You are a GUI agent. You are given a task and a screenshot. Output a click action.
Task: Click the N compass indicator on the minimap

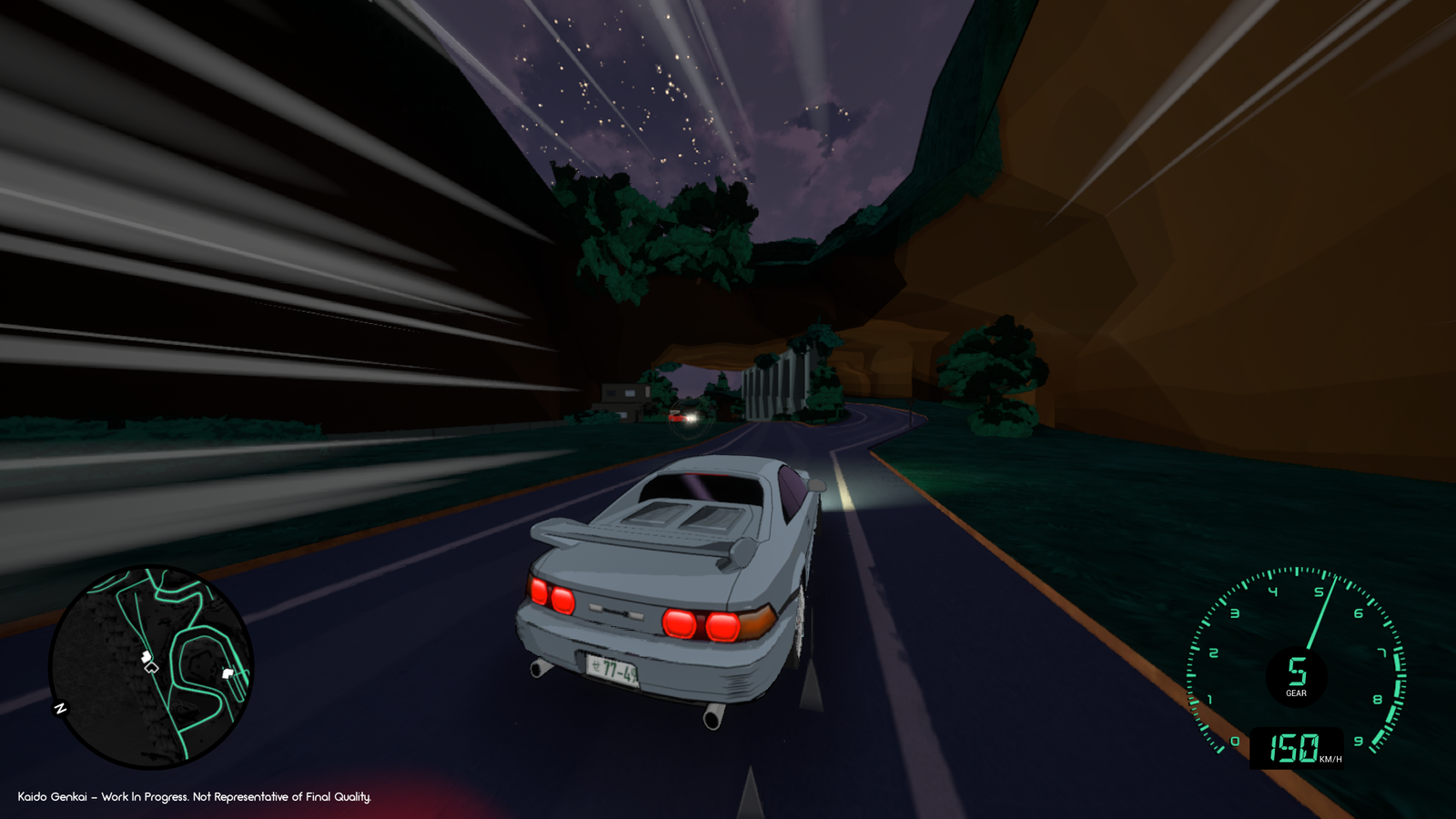point(58,706)
